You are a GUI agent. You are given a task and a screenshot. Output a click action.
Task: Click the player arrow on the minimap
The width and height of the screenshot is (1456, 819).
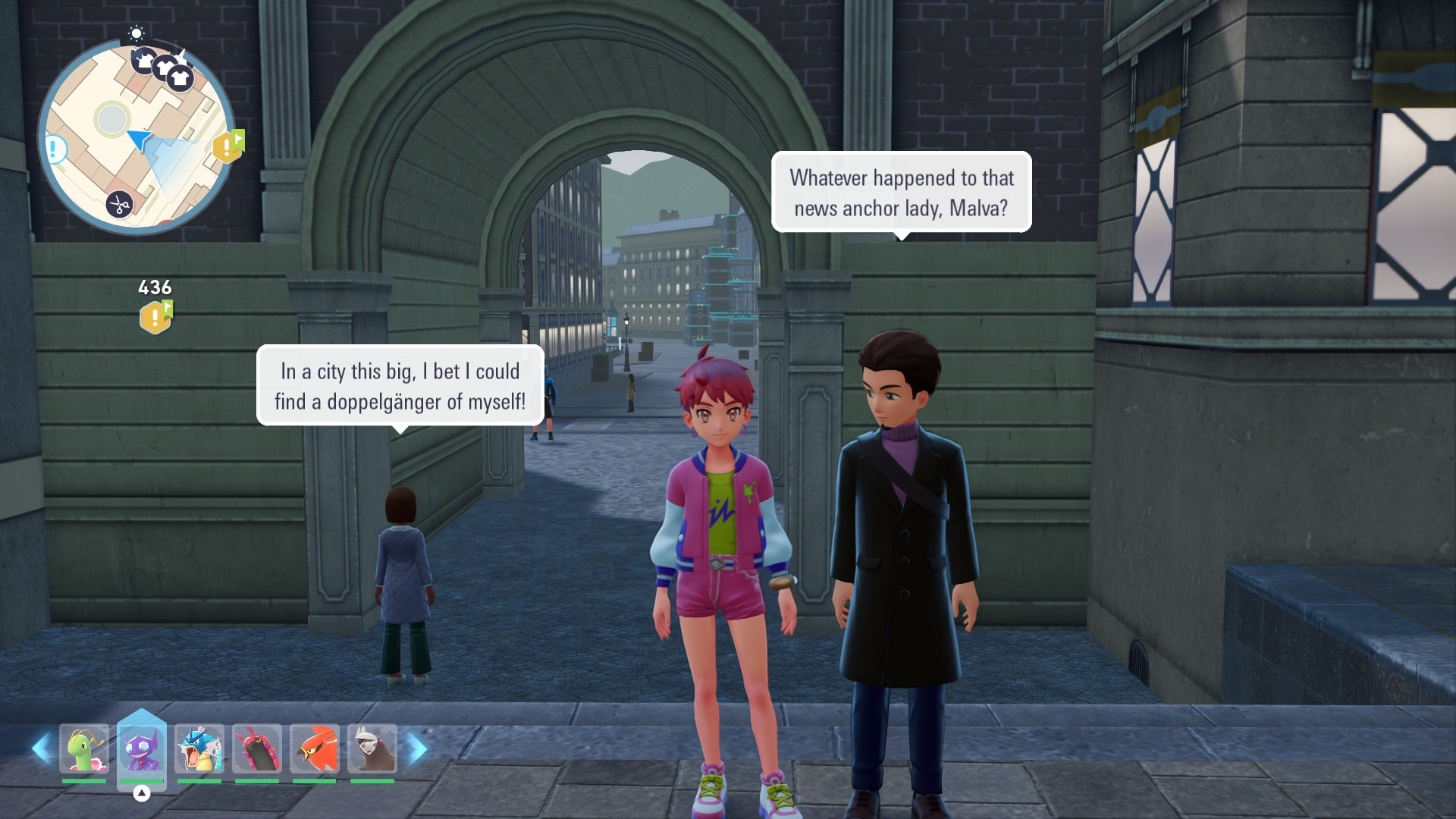point(139,139)
